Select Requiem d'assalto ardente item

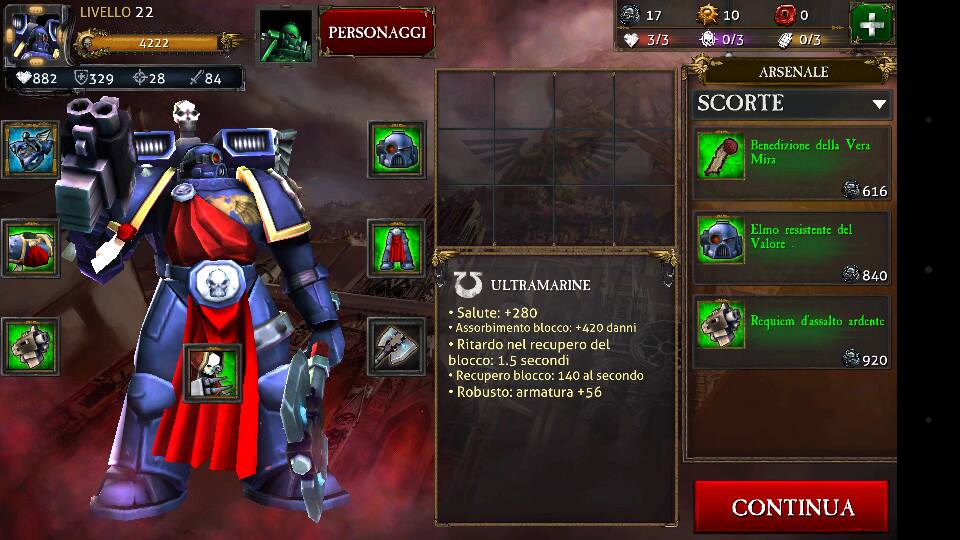coord(791,334)
